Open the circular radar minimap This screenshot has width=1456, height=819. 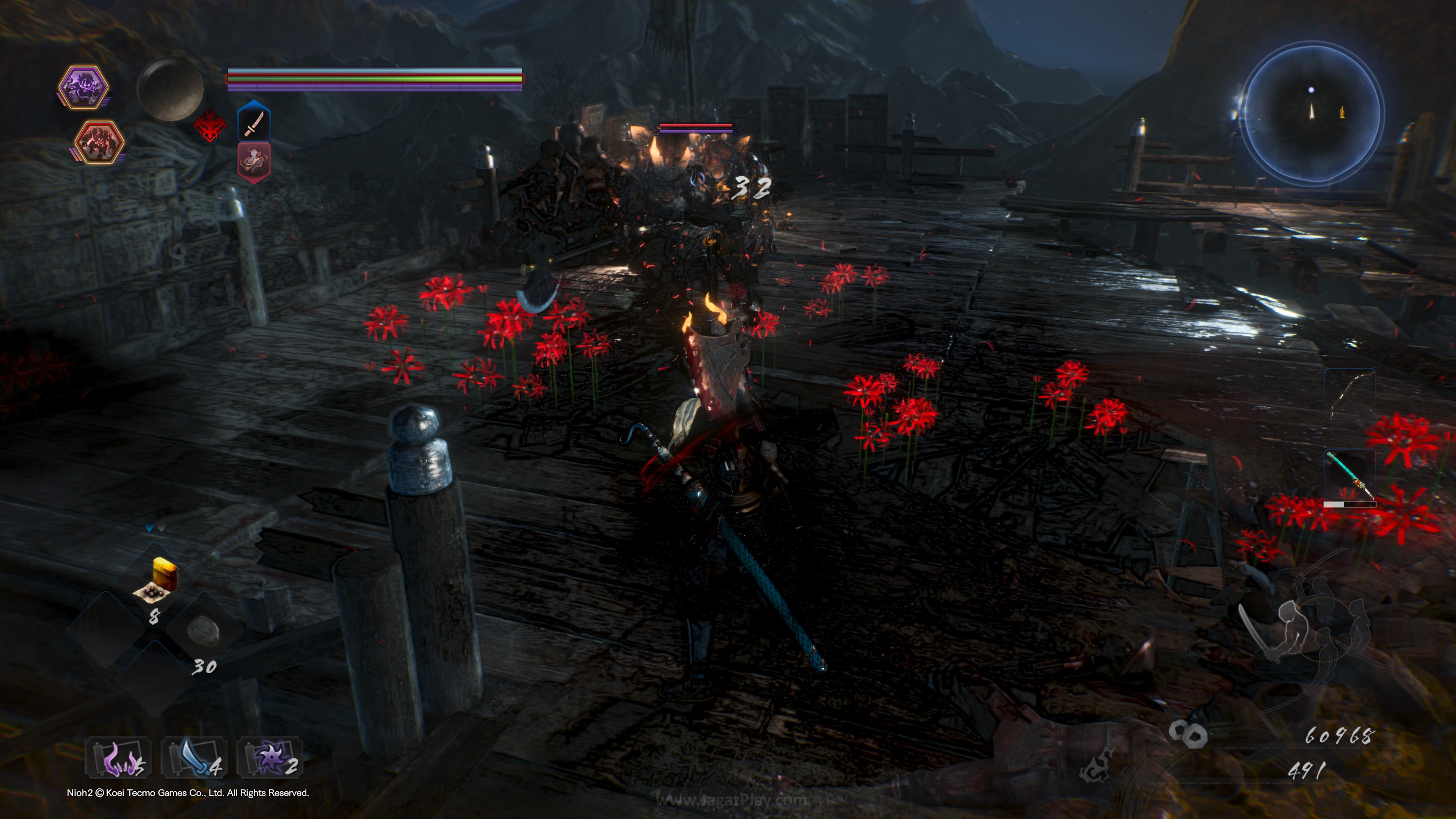(x=1313, y=113)
